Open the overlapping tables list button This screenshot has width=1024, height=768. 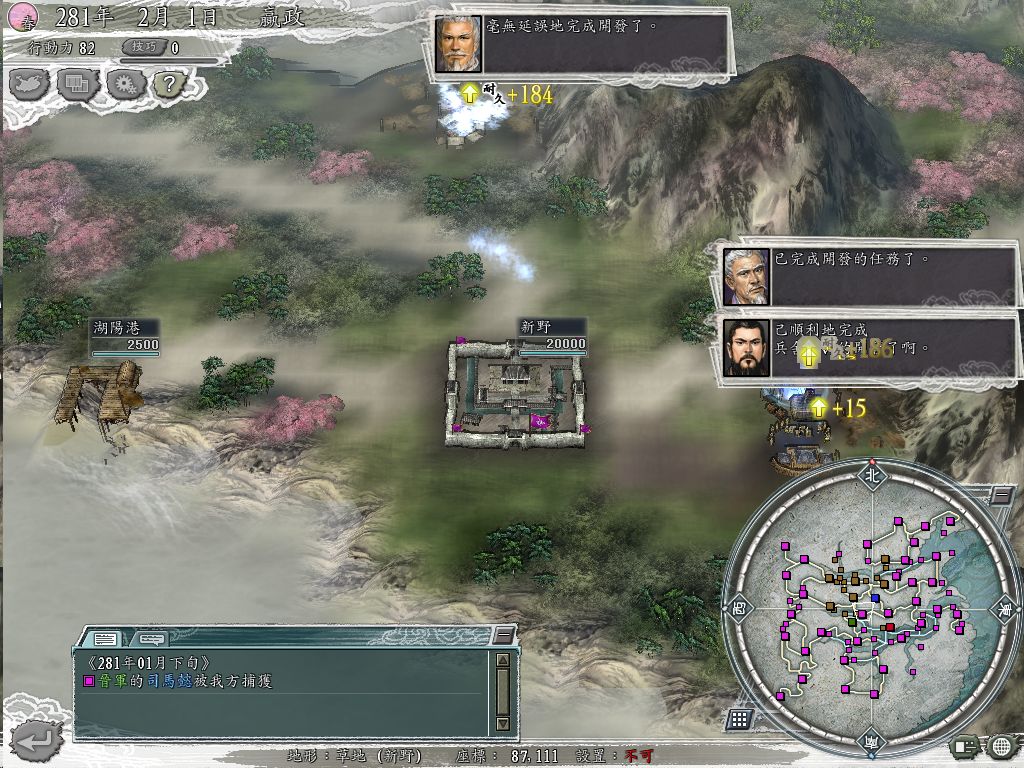78,84
